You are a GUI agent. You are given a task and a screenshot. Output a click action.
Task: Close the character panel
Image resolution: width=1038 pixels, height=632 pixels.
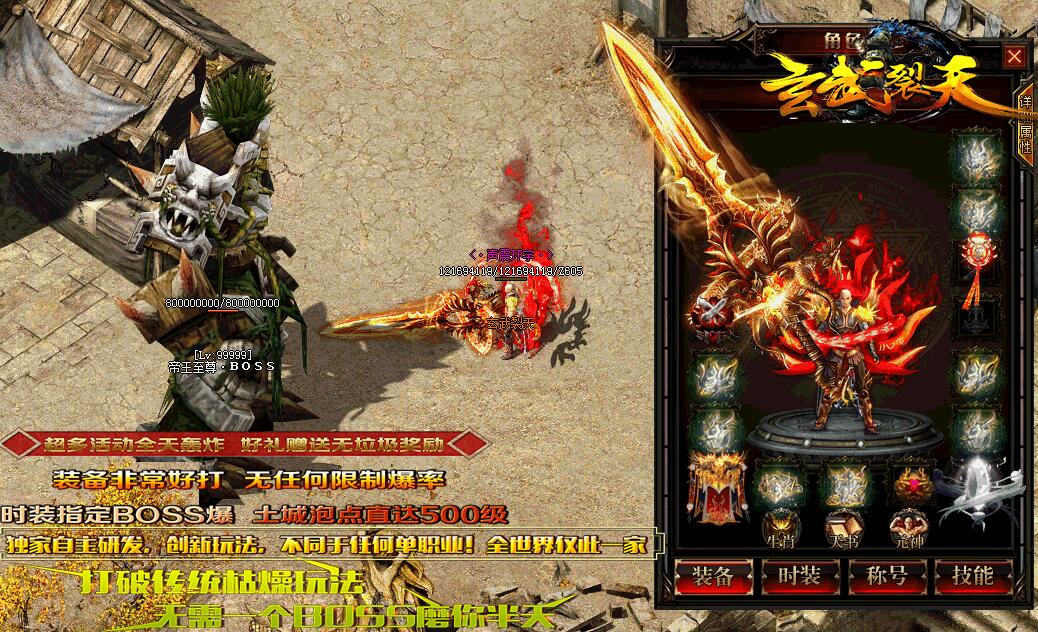tap(1014, 57)
